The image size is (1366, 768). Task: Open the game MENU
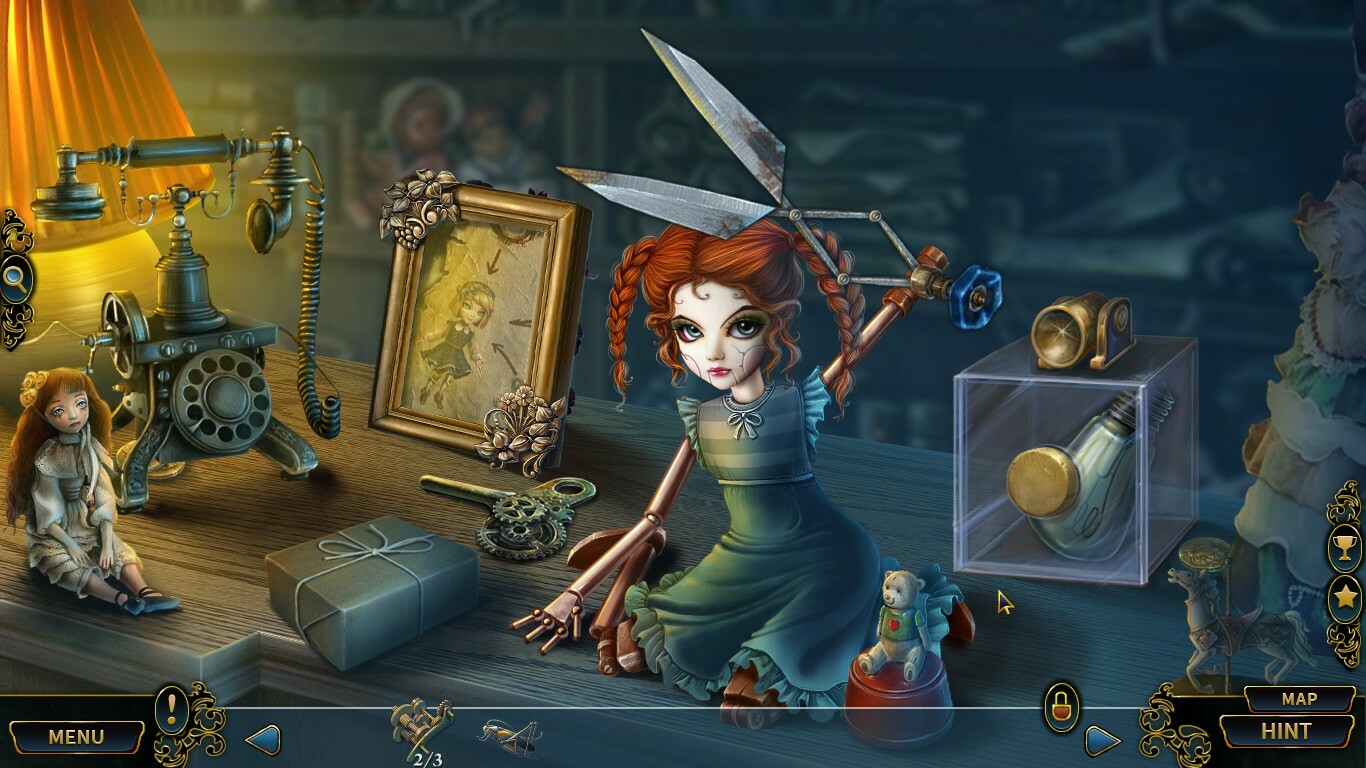point(75,735)
